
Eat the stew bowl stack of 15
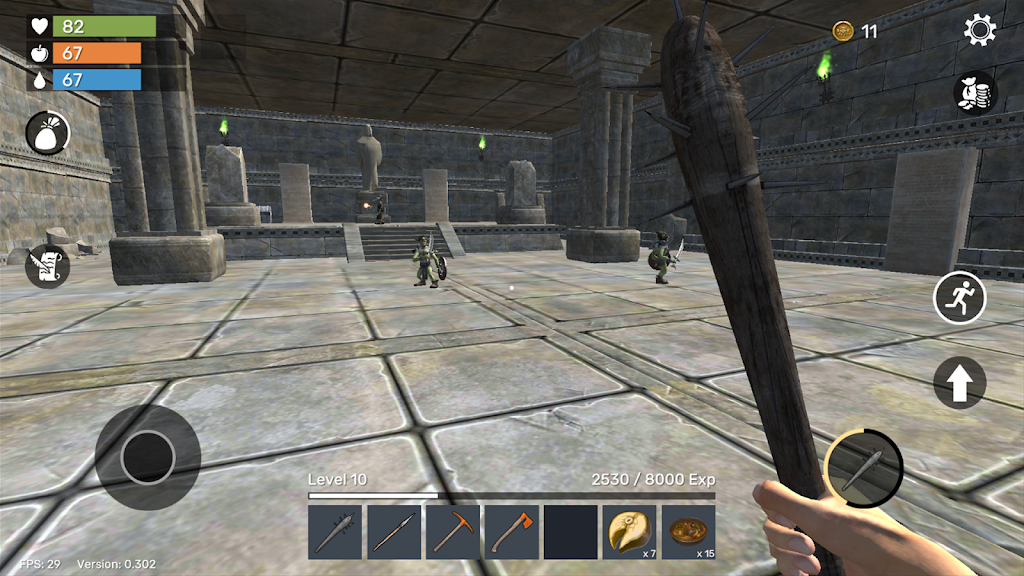(x=688, y=532)
